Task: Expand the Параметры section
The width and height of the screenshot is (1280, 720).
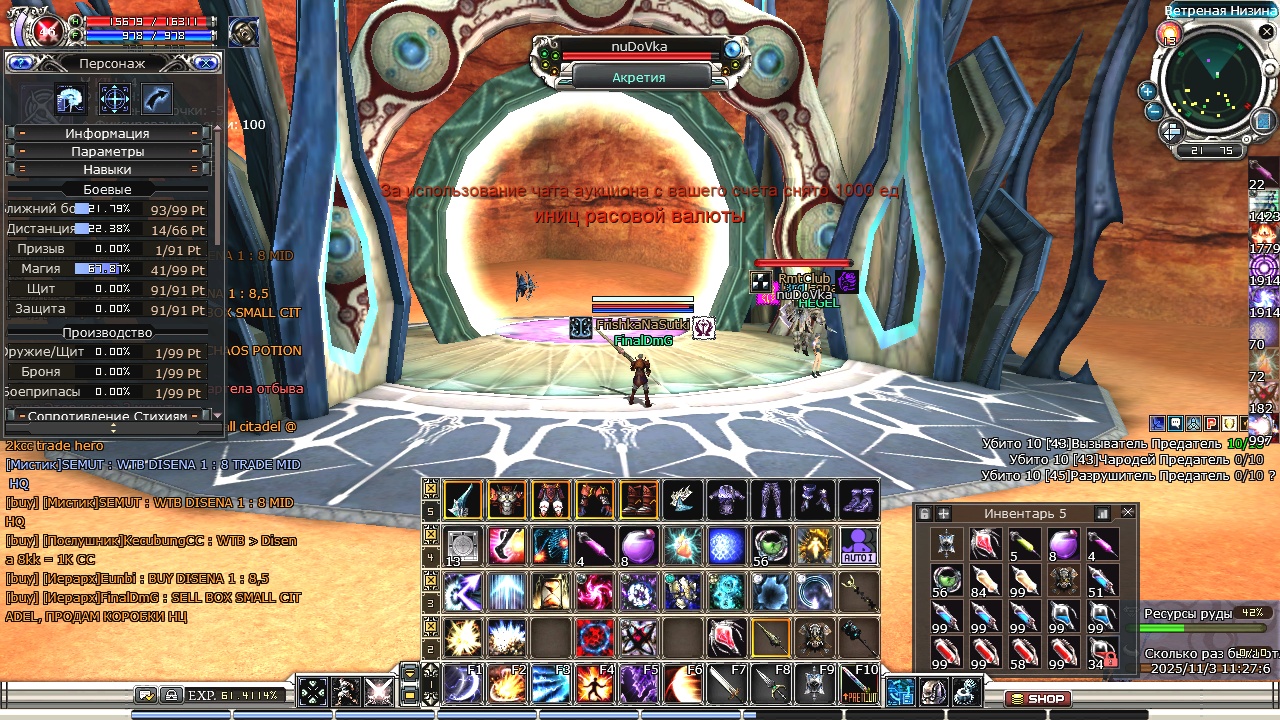Action: click(107, 151)
